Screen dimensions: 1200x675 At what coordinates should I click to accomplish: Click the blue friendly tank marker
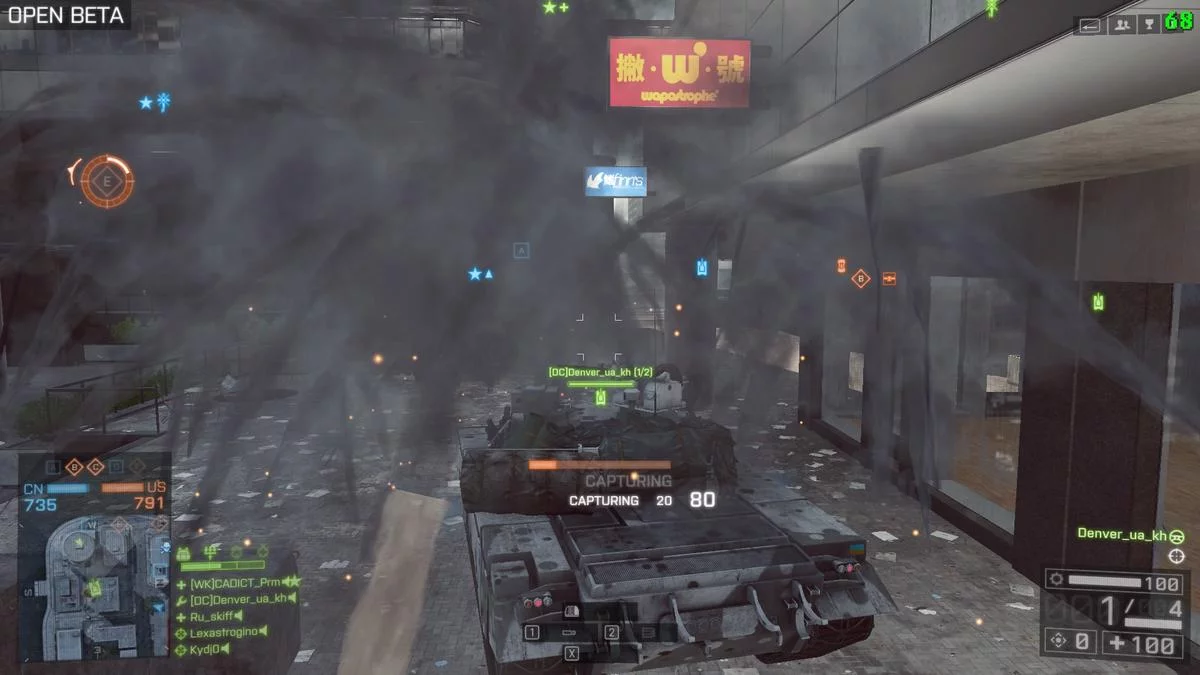coord(702,268)
